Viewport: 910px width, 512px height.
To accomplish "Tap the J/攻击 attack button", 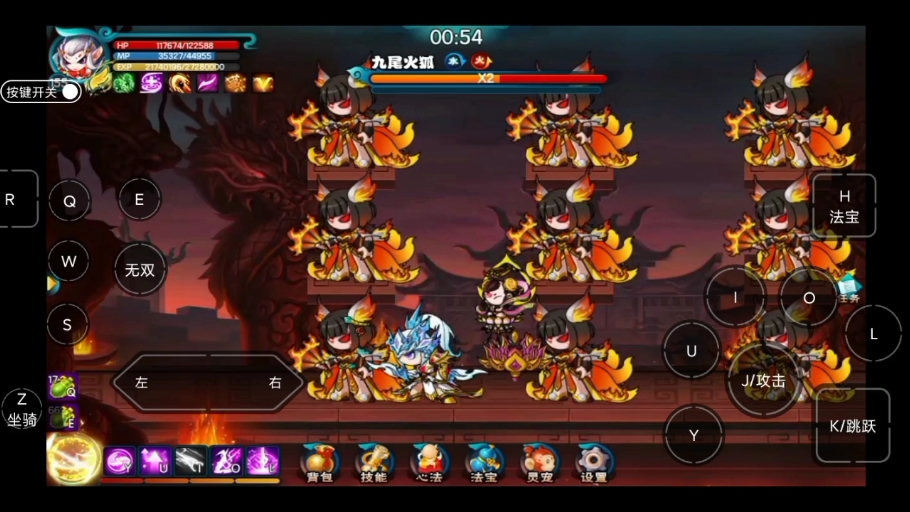I will coord(763,380).
